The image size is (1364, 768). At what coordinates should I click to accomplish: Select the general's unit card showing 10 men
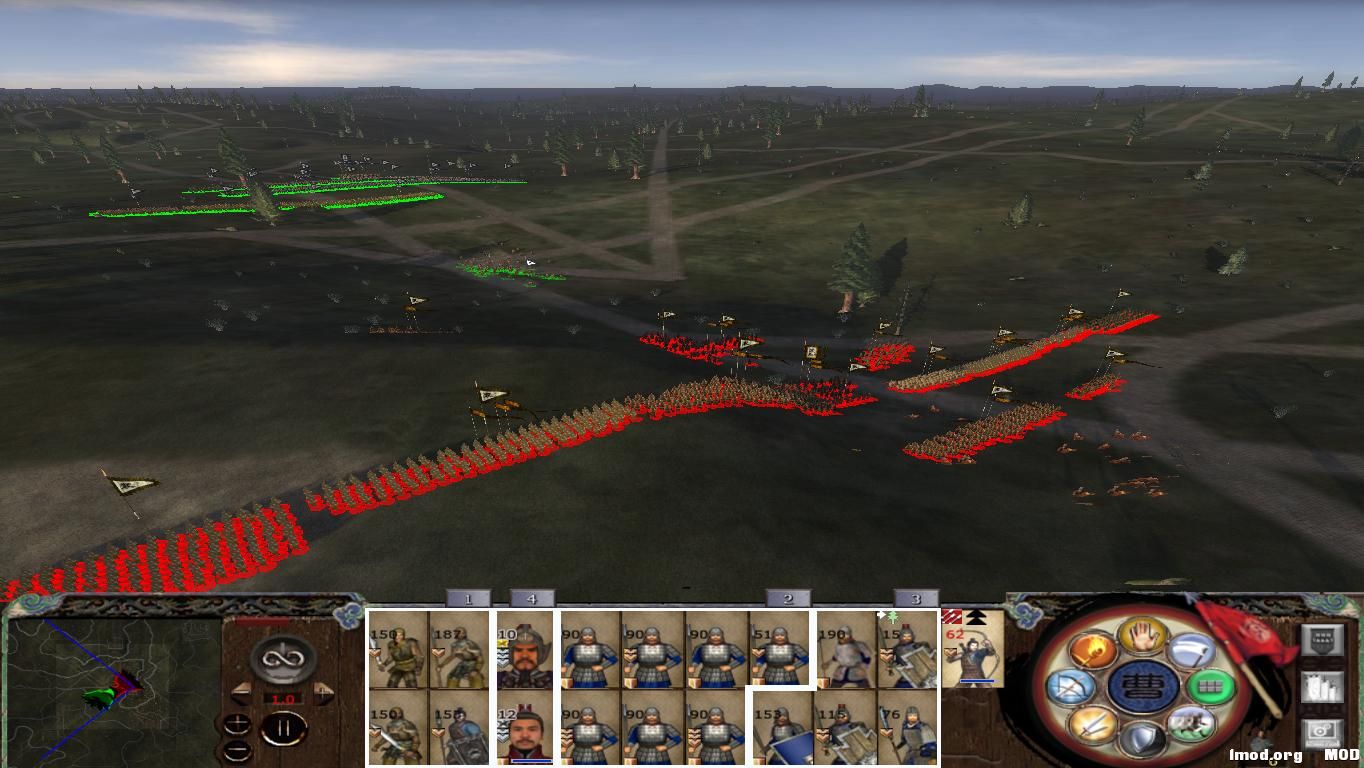pos(524,650)
